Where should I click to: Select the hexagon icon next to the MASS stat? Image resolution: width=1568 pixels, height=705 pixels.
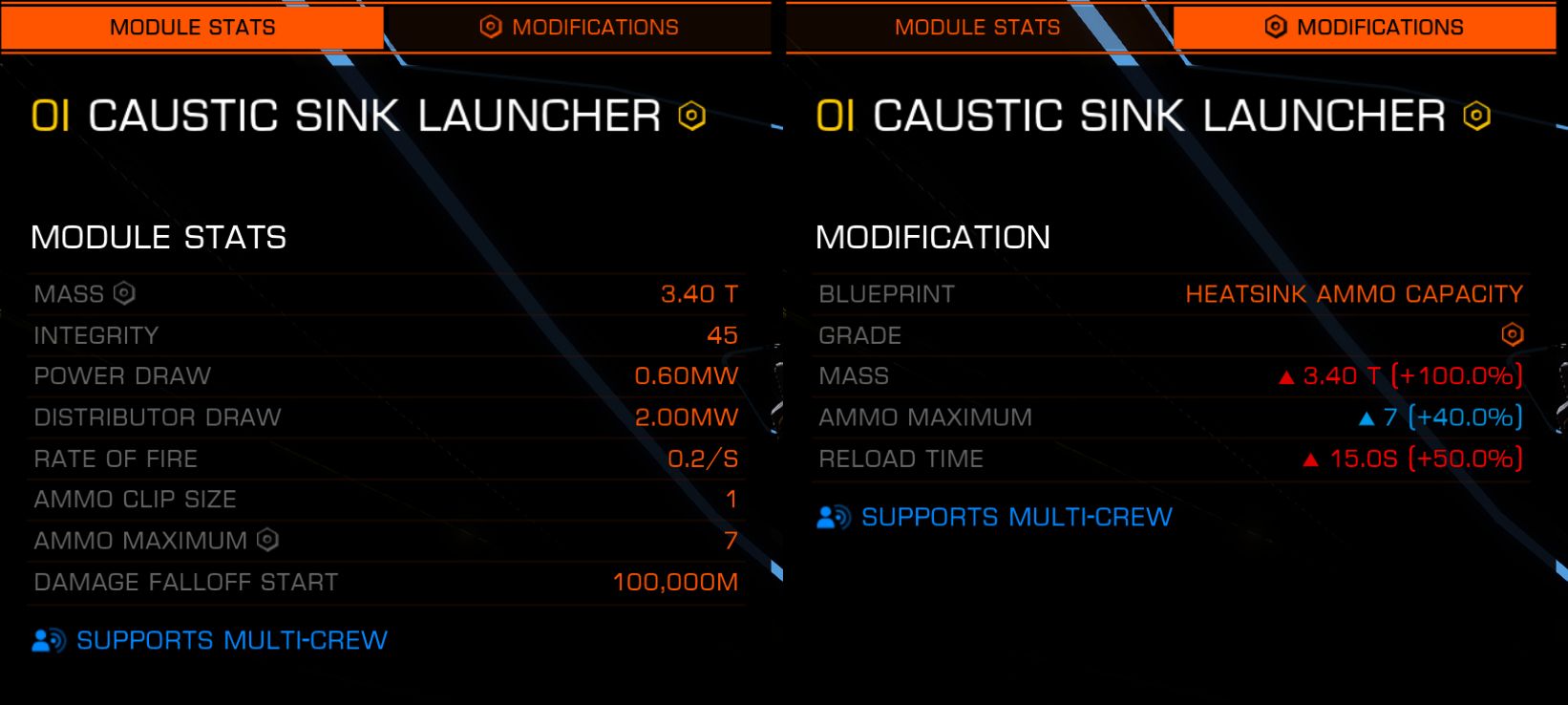point(122,294)
